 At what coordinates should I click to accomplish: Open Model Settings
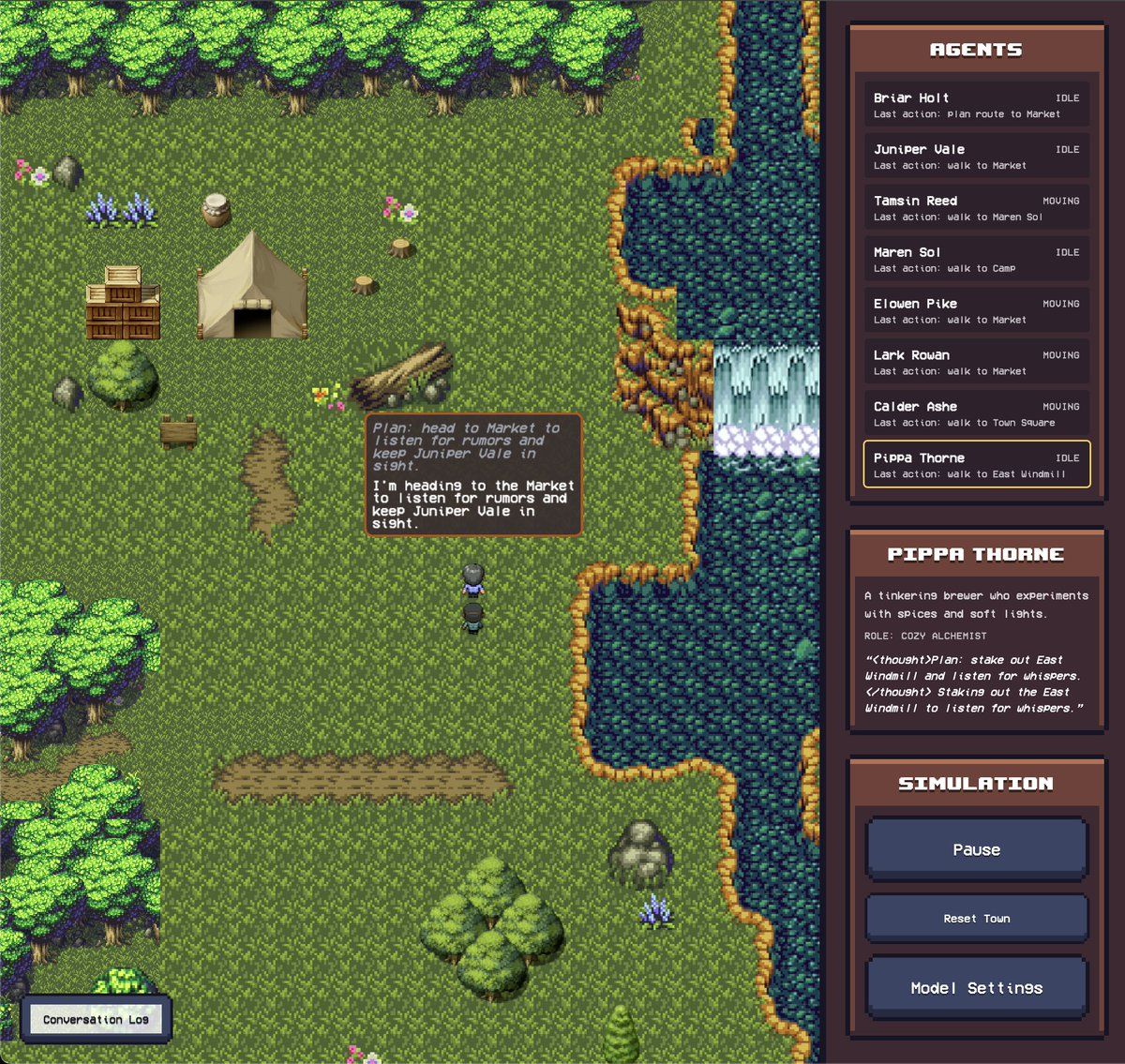coord(976,988)
